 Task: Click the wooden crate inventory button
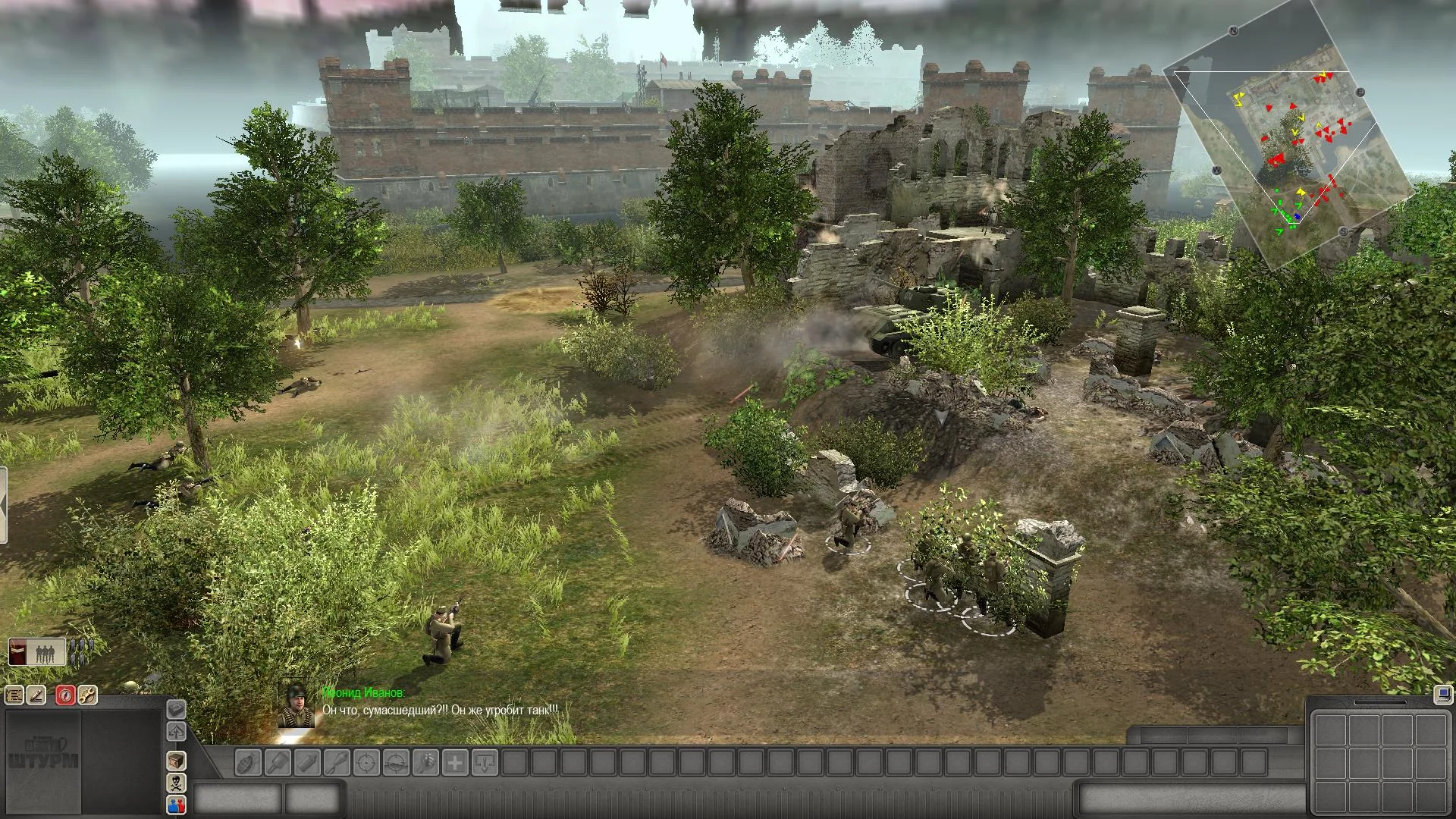[176, 761]
